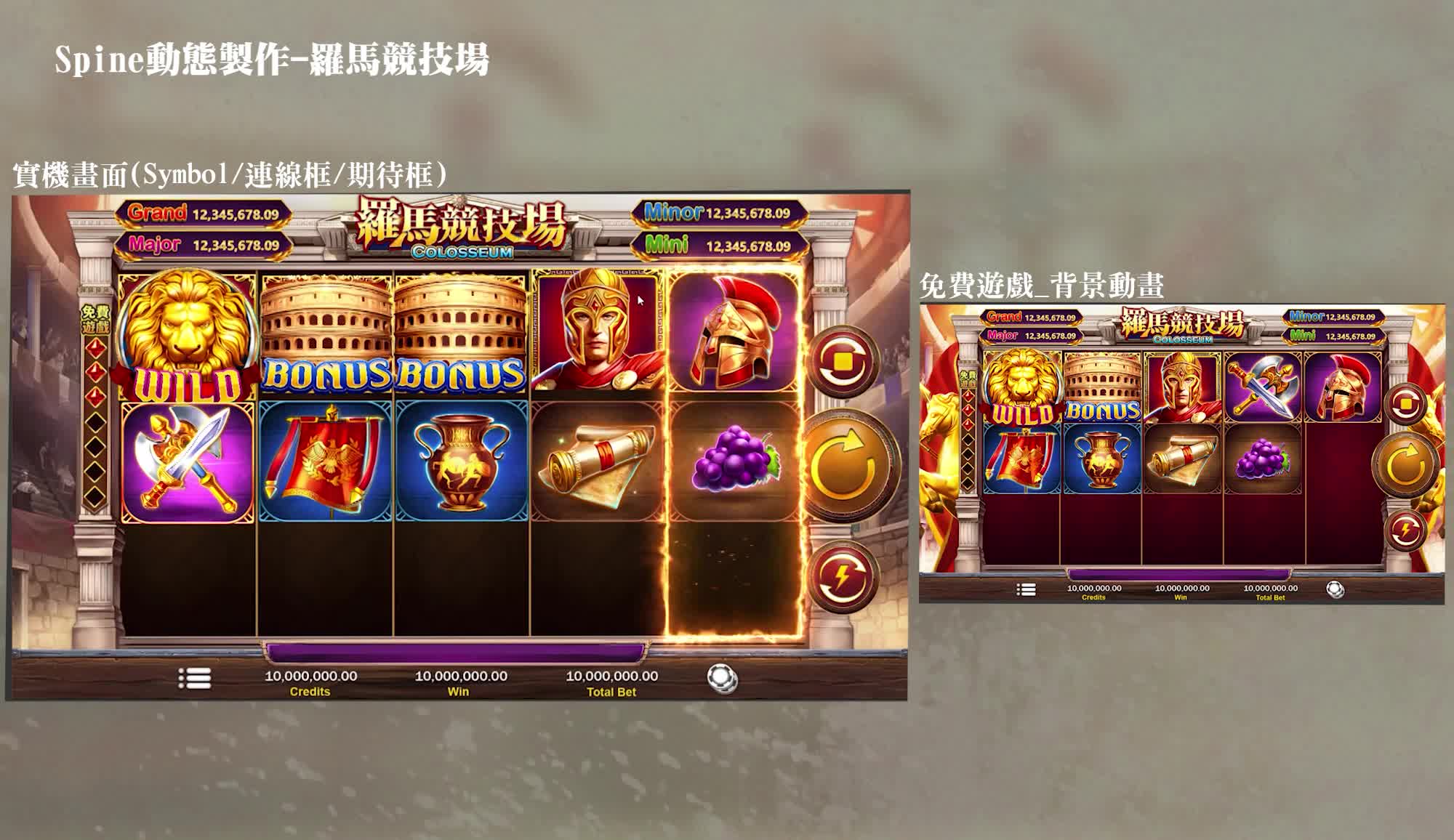Open the list menu icon in small preview
The width and height of the screenshot is (1454, 840).
(x=1026, y=589)
